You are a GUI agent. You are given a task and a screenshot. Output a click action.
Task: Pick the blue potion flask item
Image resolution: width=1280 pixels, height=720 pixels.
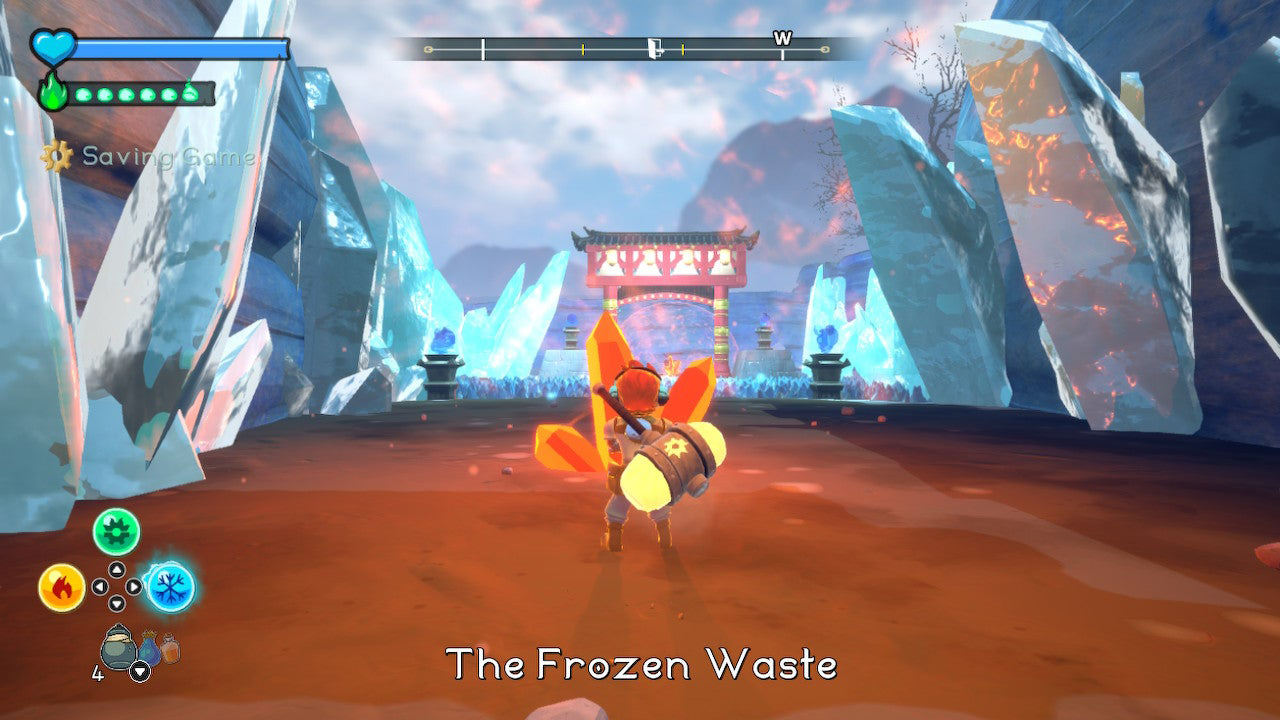[149, 648]
